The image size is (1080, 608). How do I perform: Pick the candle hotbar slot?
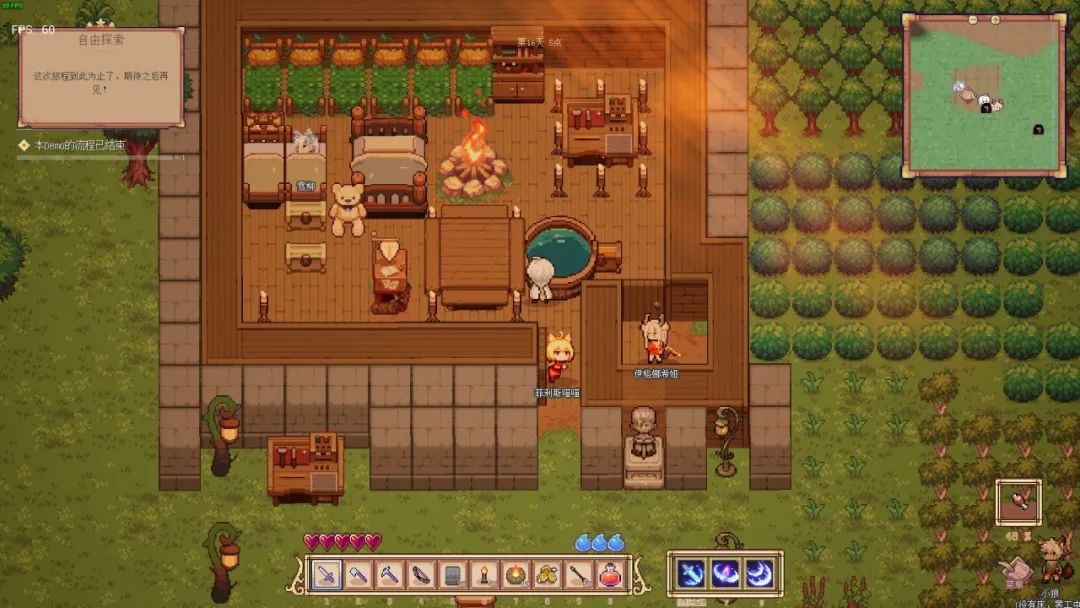pos(484,574)
